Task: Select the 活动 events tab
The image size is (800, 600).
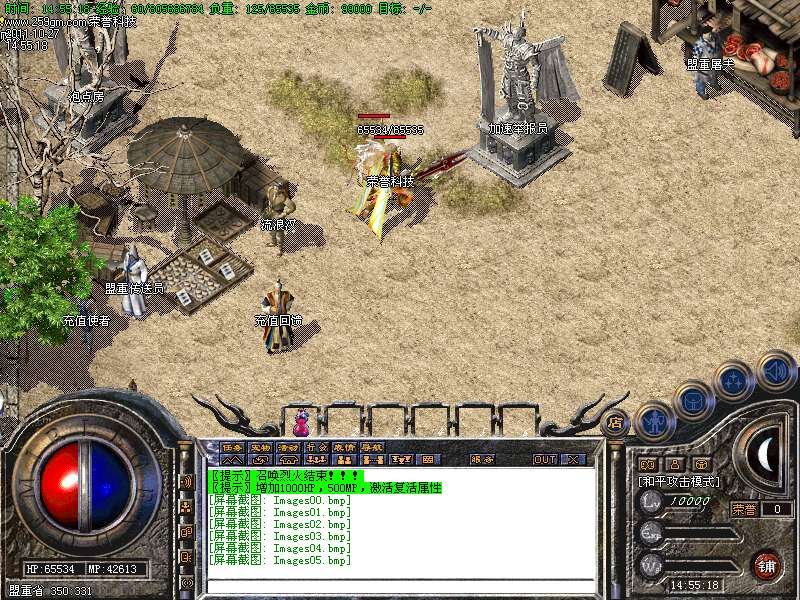Action: [288, 447]
